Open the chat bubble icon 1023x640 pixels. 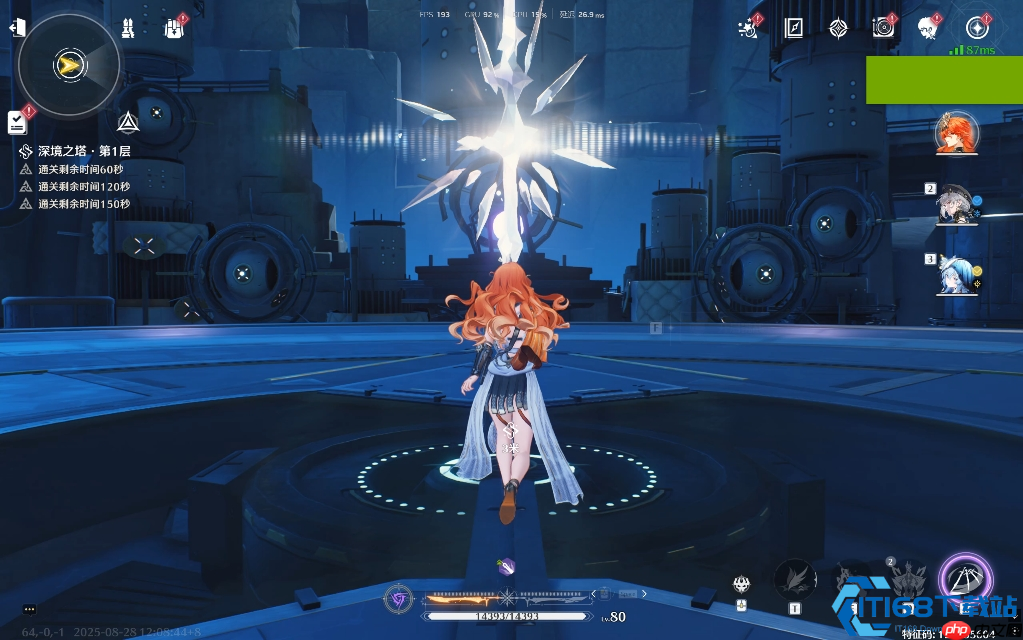[x=30, y=609]
